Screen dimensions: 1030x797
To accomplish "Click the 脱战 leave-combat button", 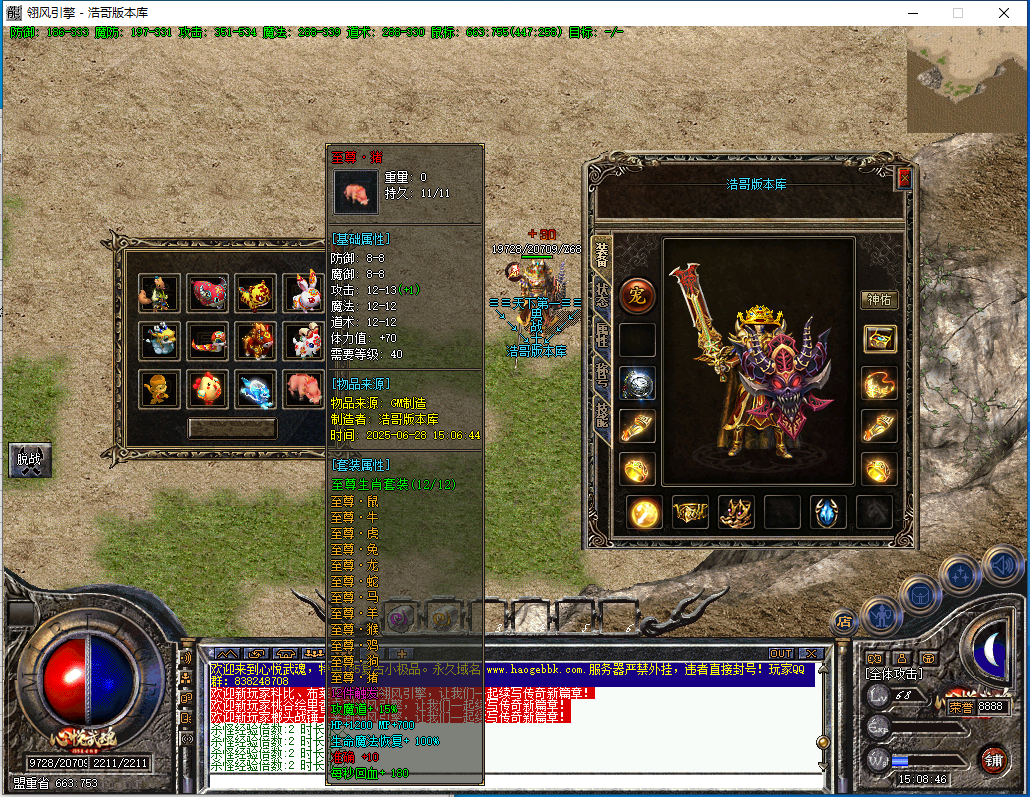I will (29, 461).
